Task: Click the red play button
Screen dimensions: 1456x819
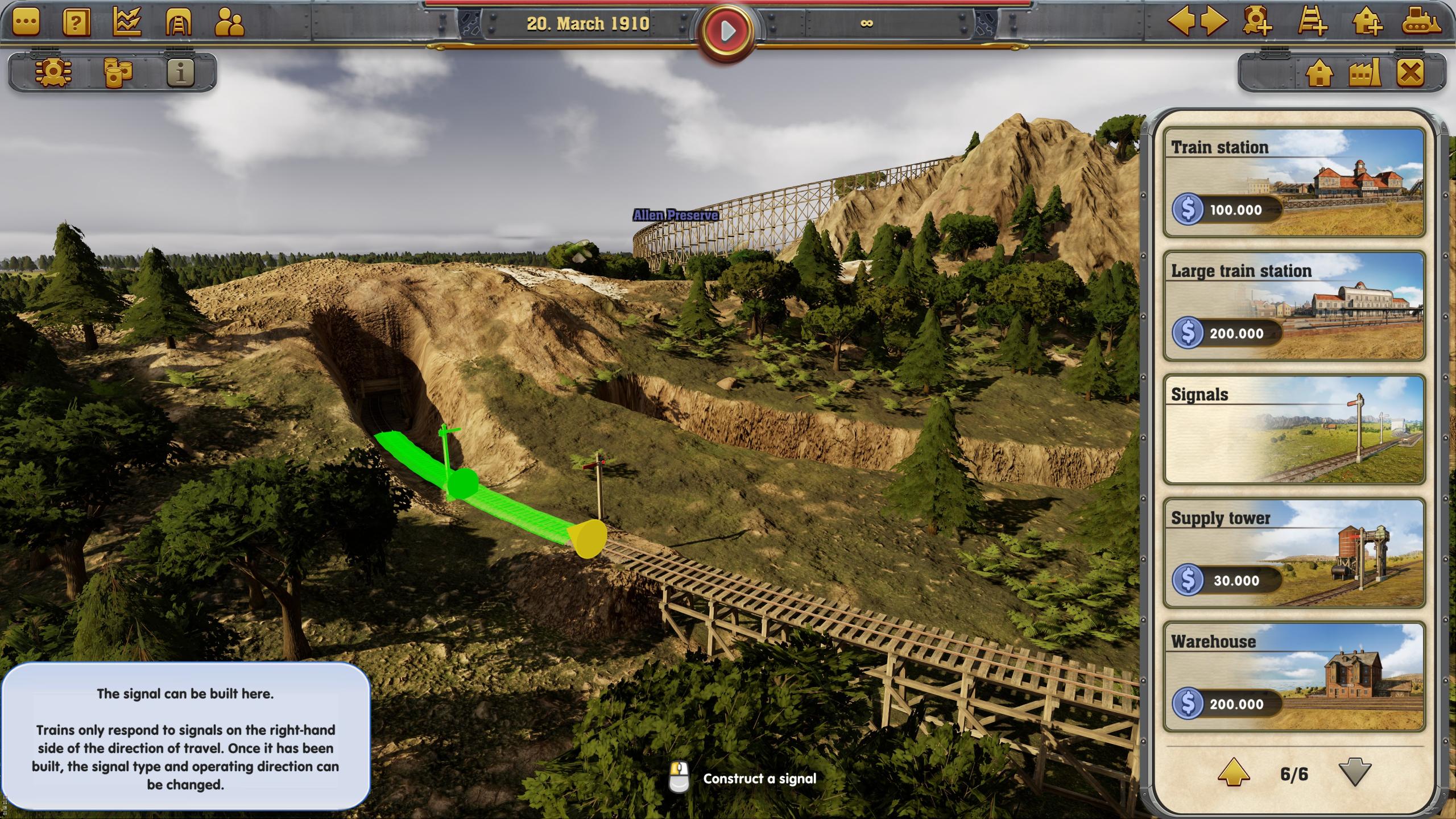Action: [727, 31]
